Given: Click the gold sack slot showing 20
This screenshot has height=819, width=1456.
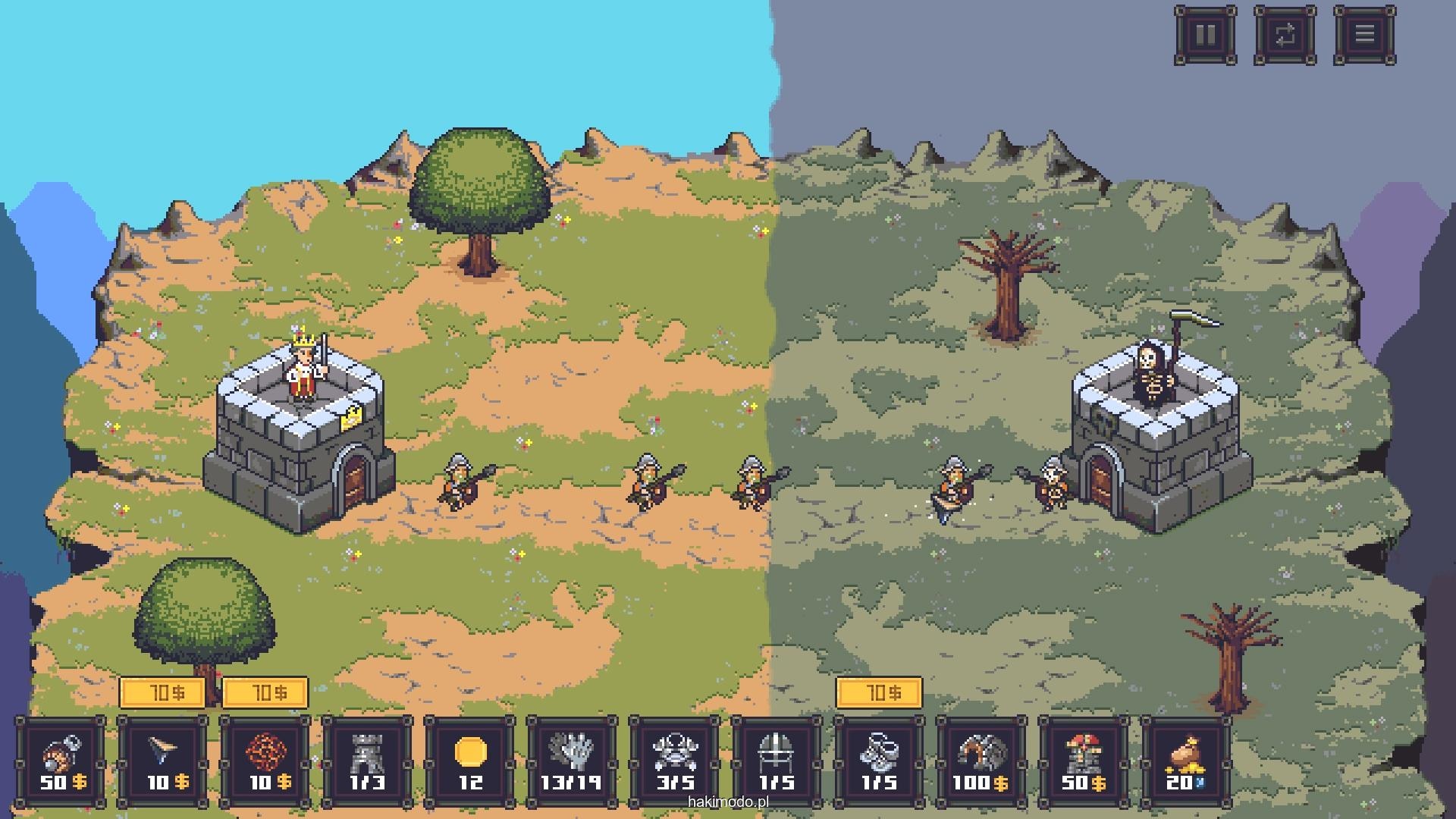Looking at the screenshot, I should (1186, 762).
